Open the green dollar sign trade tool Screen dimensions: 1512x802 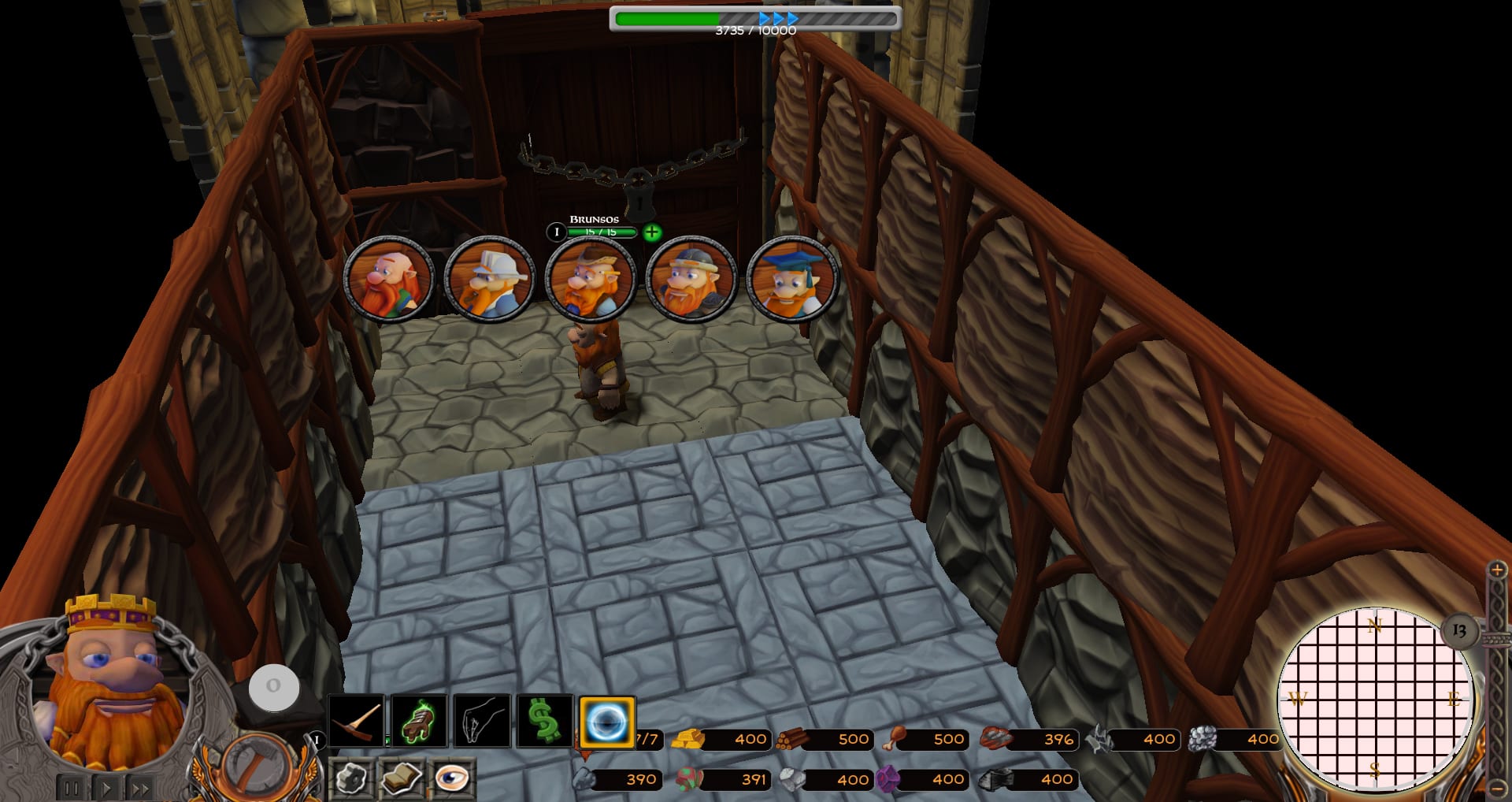tap(544, 721)
